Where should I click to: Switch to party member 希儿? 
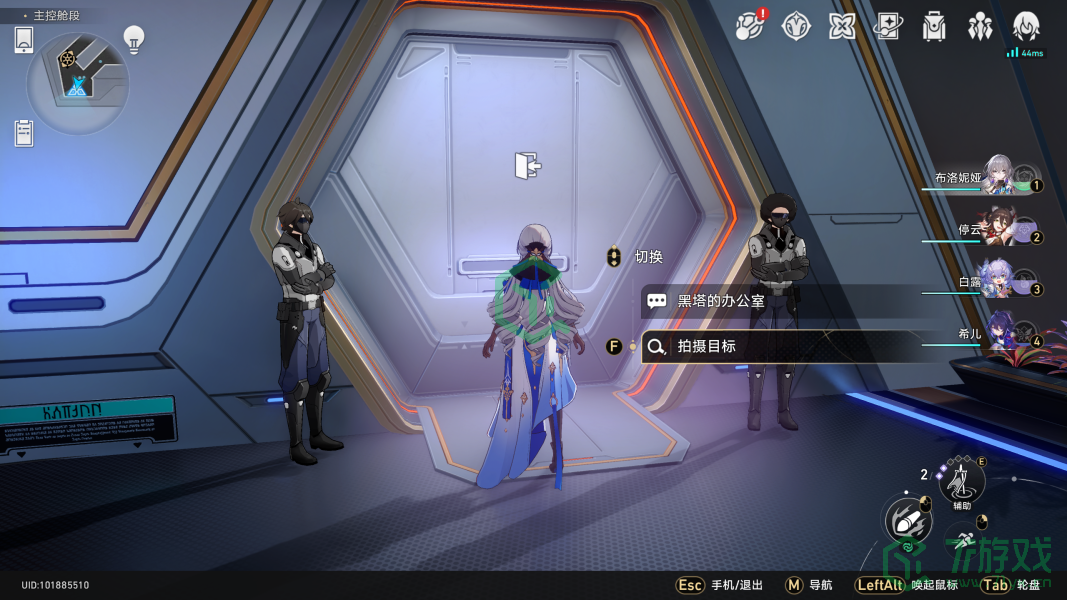click(997, 334)
